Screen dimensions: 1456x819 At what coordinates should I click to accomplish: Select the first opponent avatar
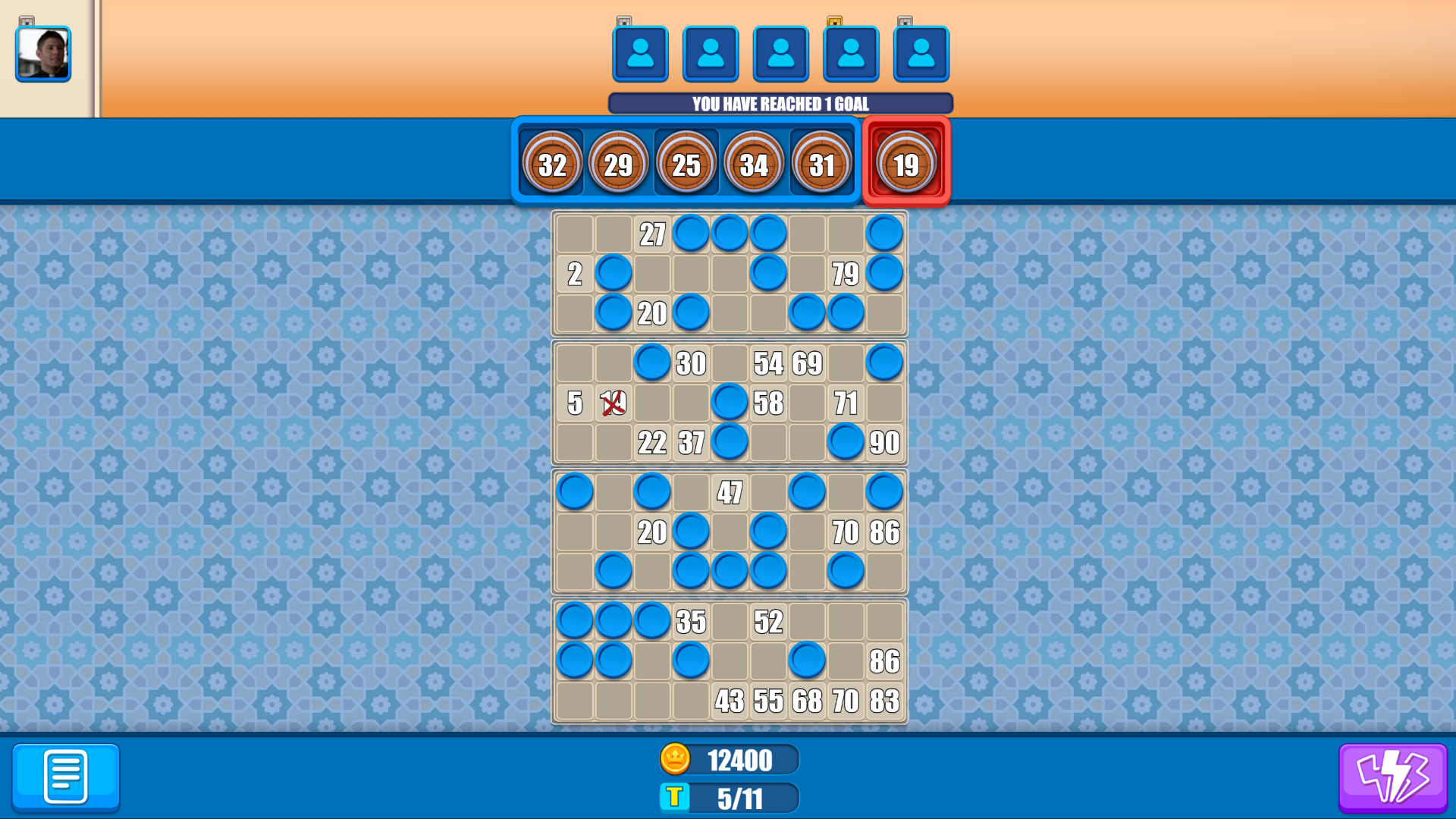pos(641,53)
